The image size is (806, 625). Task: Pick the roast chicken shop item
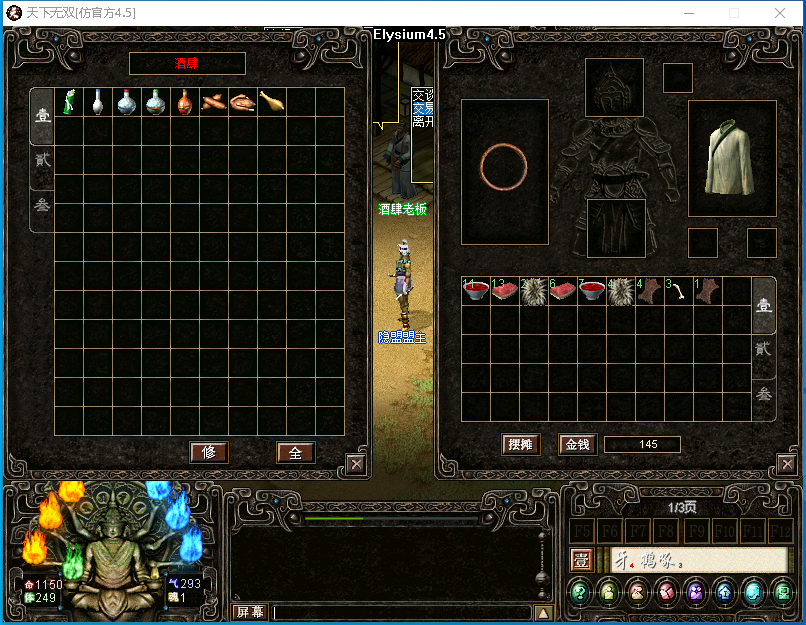(x=243, y=102)
